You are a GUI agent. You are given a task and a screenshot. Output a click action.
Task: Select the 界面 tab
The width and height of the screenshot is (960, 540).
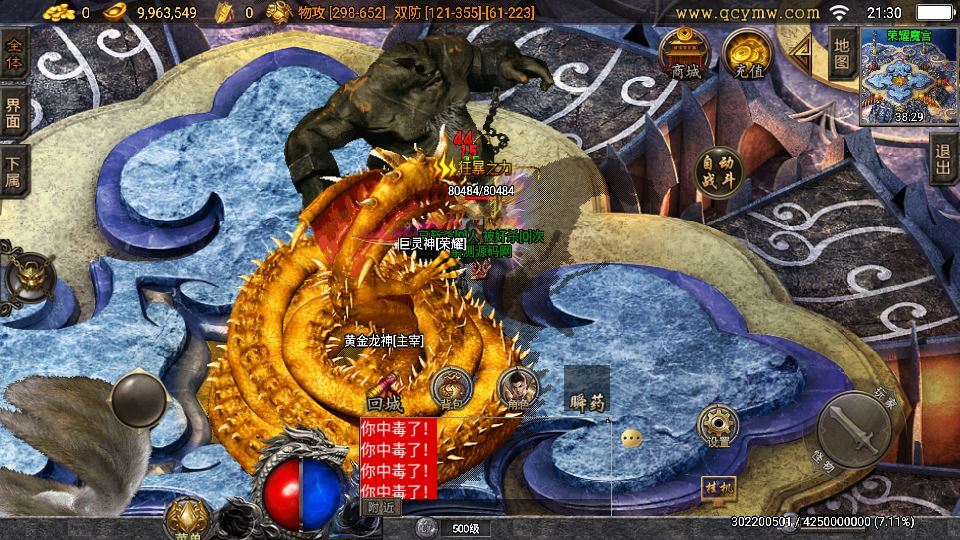14,112
